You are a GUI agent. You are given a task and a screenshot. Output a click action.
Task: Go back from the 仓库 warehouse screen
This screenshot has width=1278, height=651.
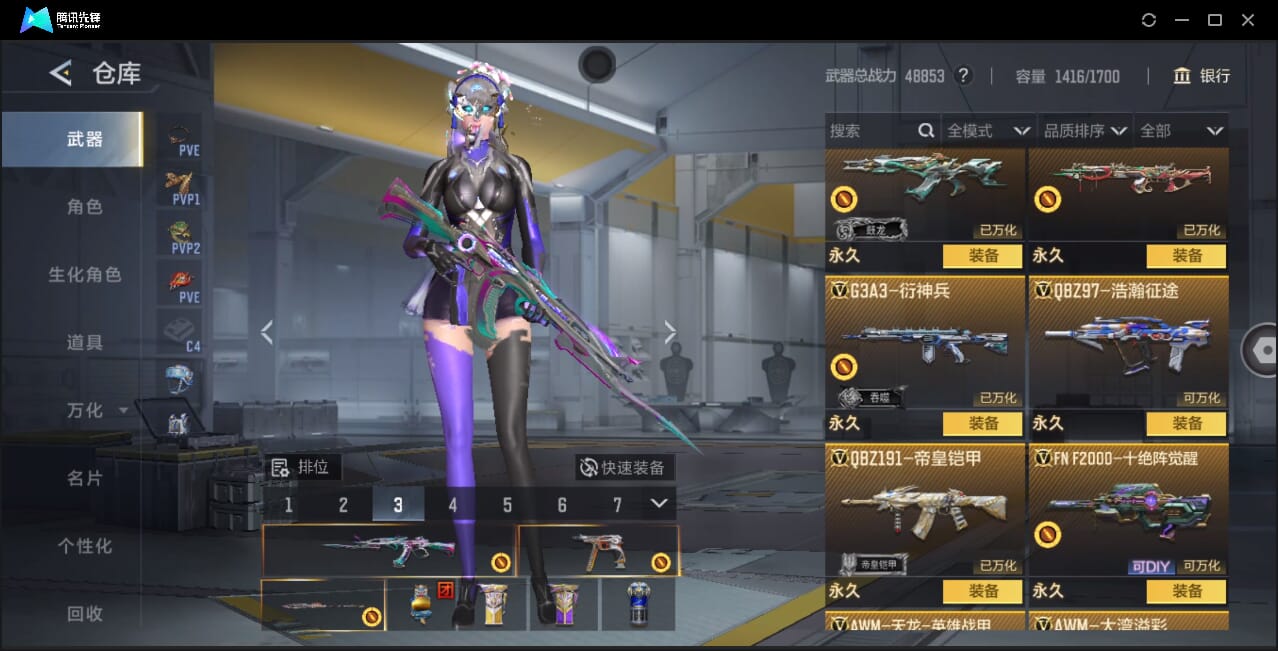pyautogui.click(x=61, y=73)
